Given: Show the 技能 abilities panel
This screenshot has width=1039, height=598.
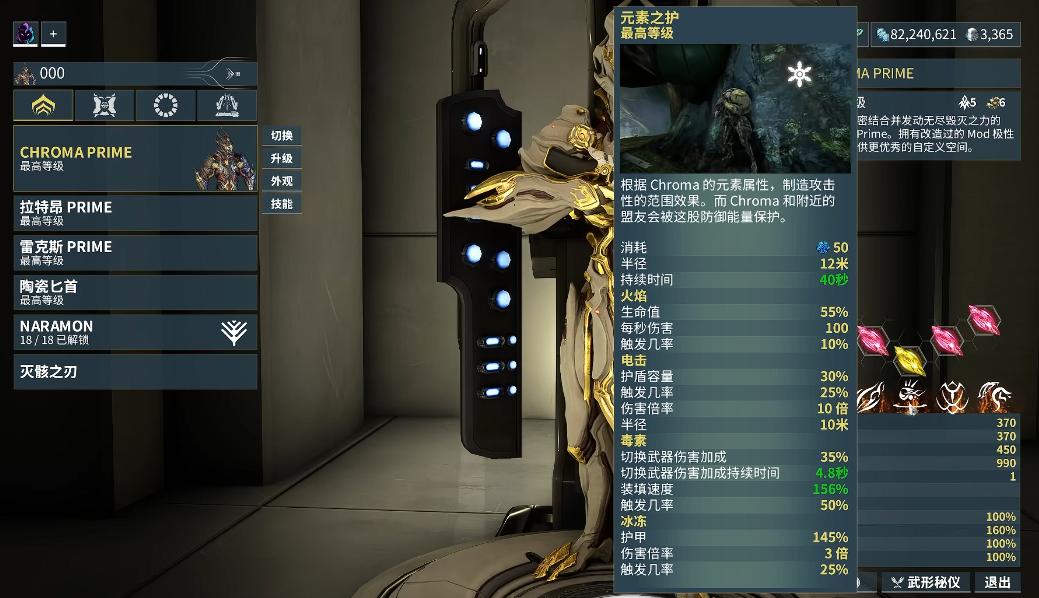Looking at the screenshot, I should click(282, 204).
